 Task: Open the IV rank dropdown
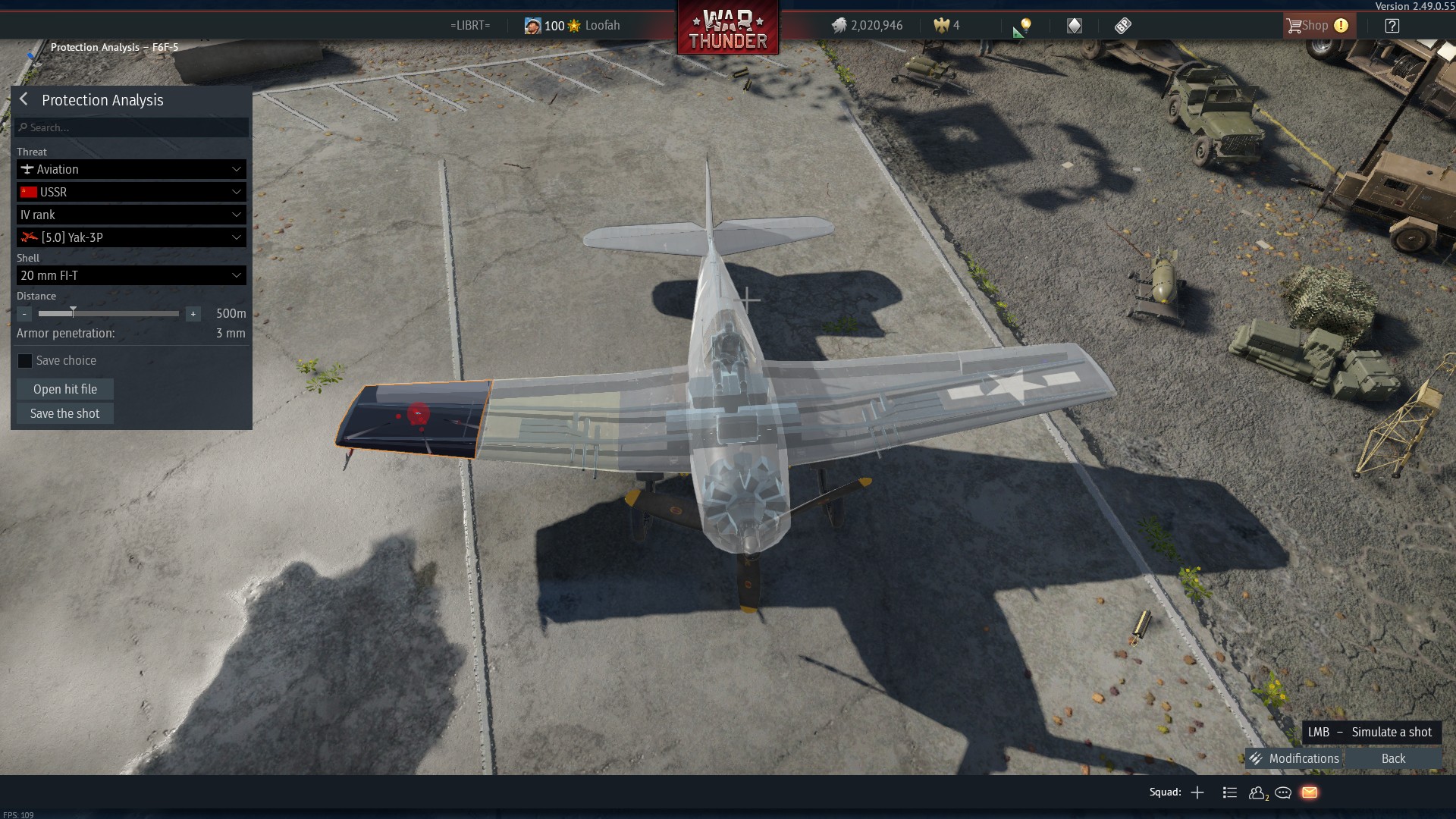click(x=131, y=215)
